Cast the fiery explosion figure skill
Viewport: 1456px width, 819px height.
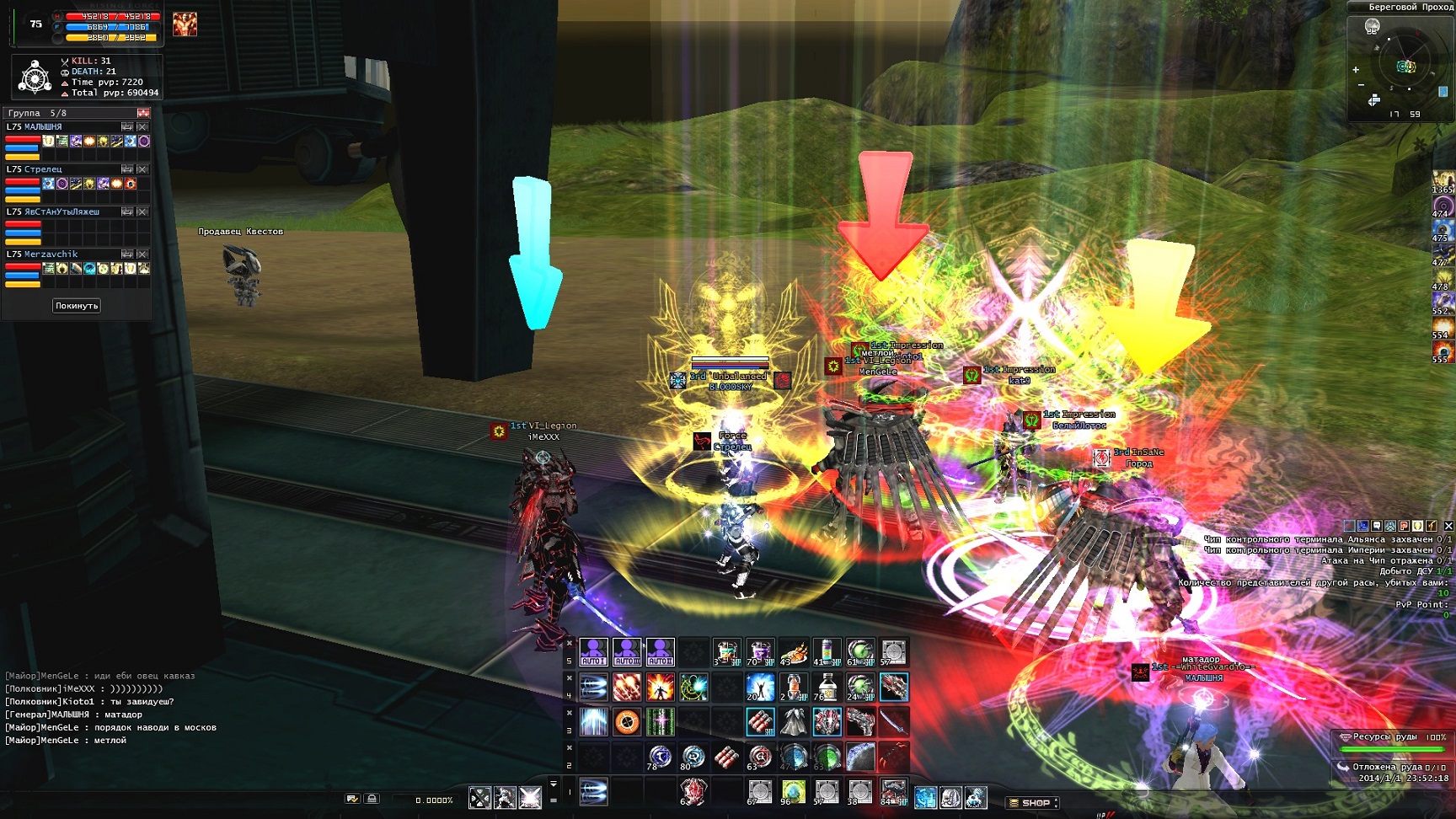click(x=661, y=688)
